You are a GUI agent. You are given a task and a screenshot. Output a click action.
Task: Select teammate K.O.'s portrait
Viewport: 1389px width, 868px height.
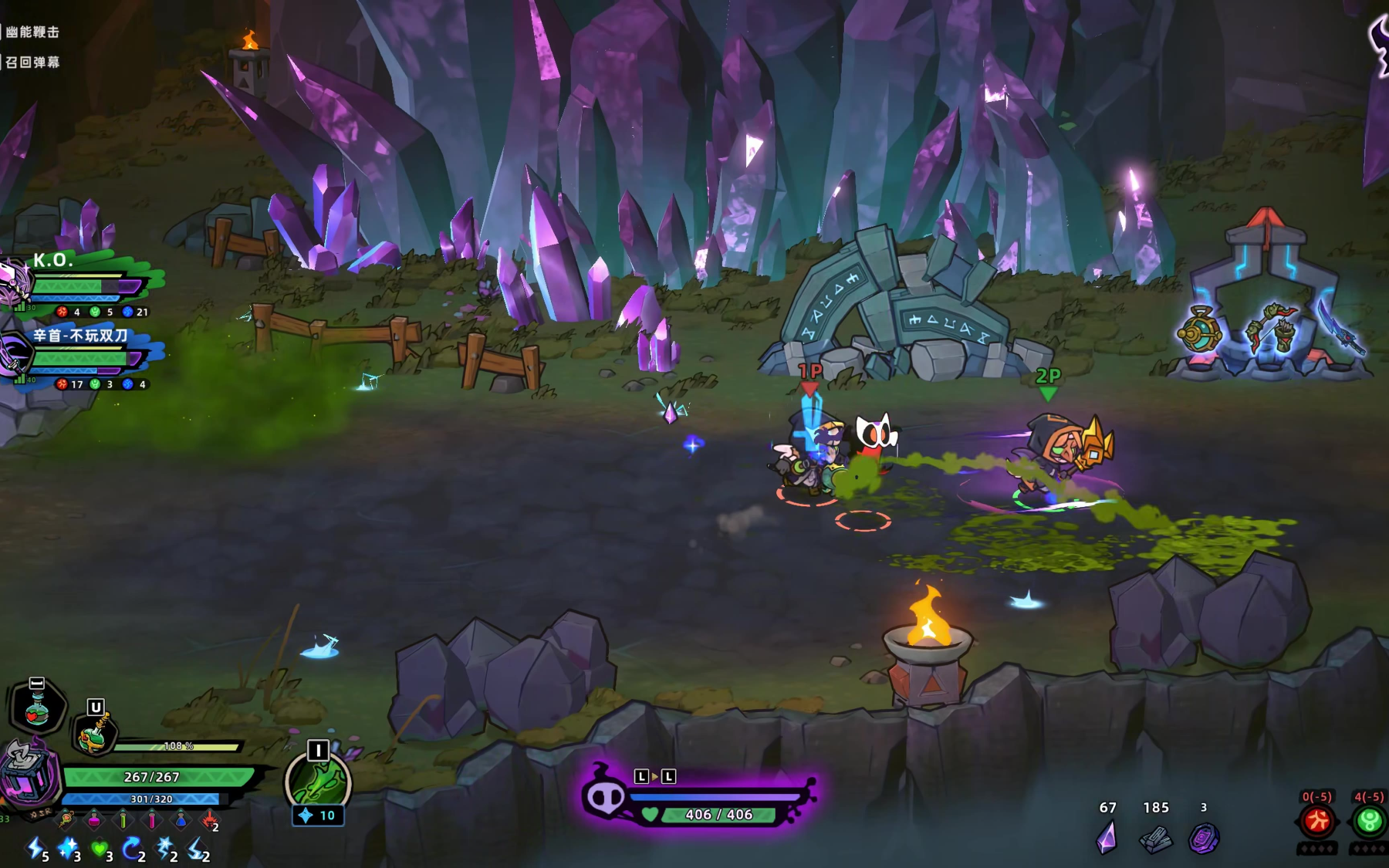[x=14, y=282]
